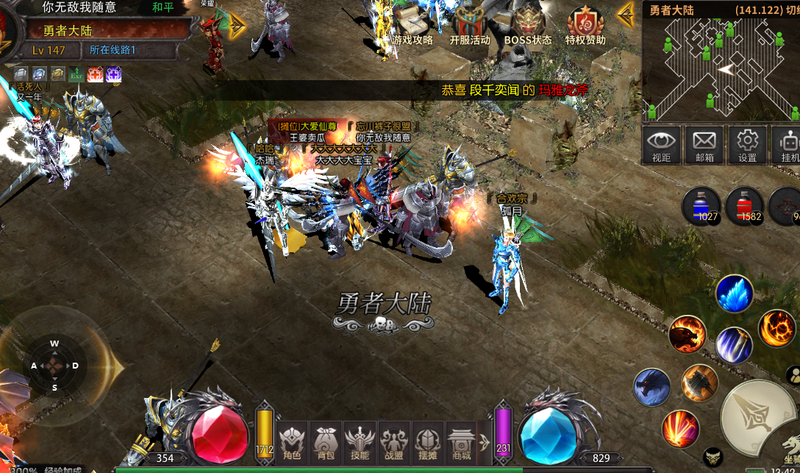Cast the blue ice crystal skill
This screenshot has height=473, width=800.
[734, 294]
